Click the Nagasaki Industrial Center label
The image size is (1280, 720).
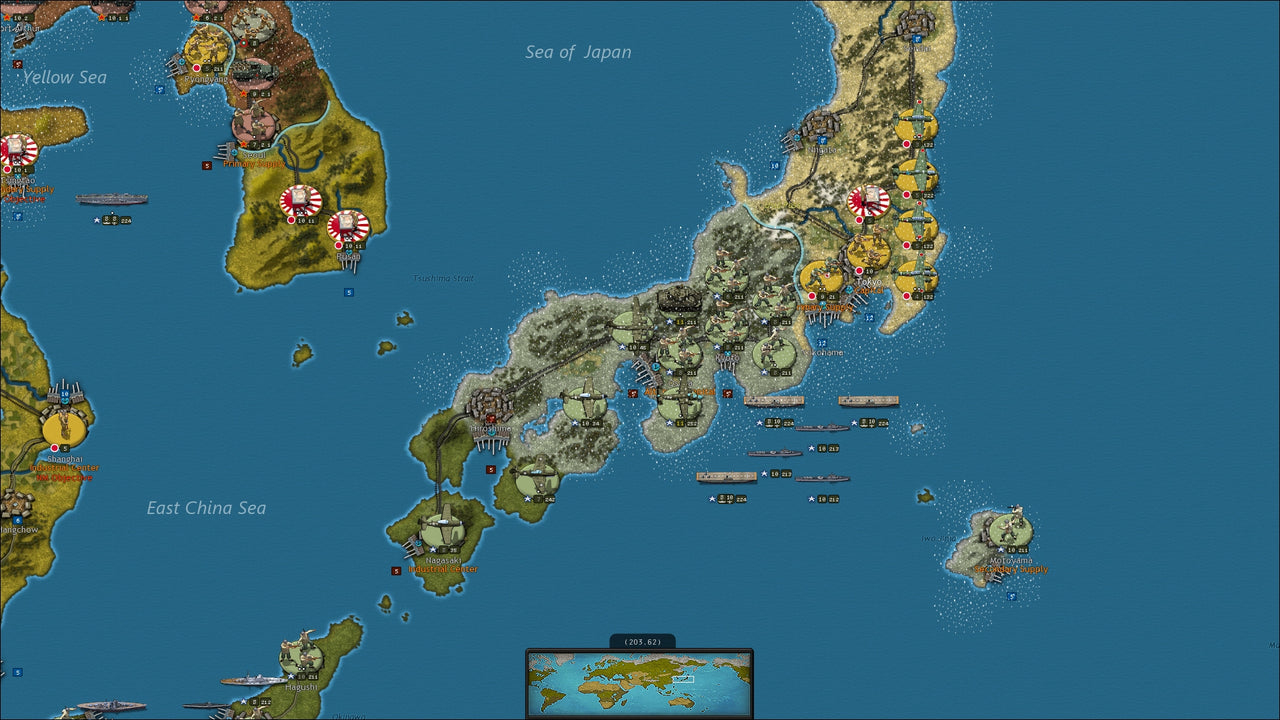click(x=444, y=570)
